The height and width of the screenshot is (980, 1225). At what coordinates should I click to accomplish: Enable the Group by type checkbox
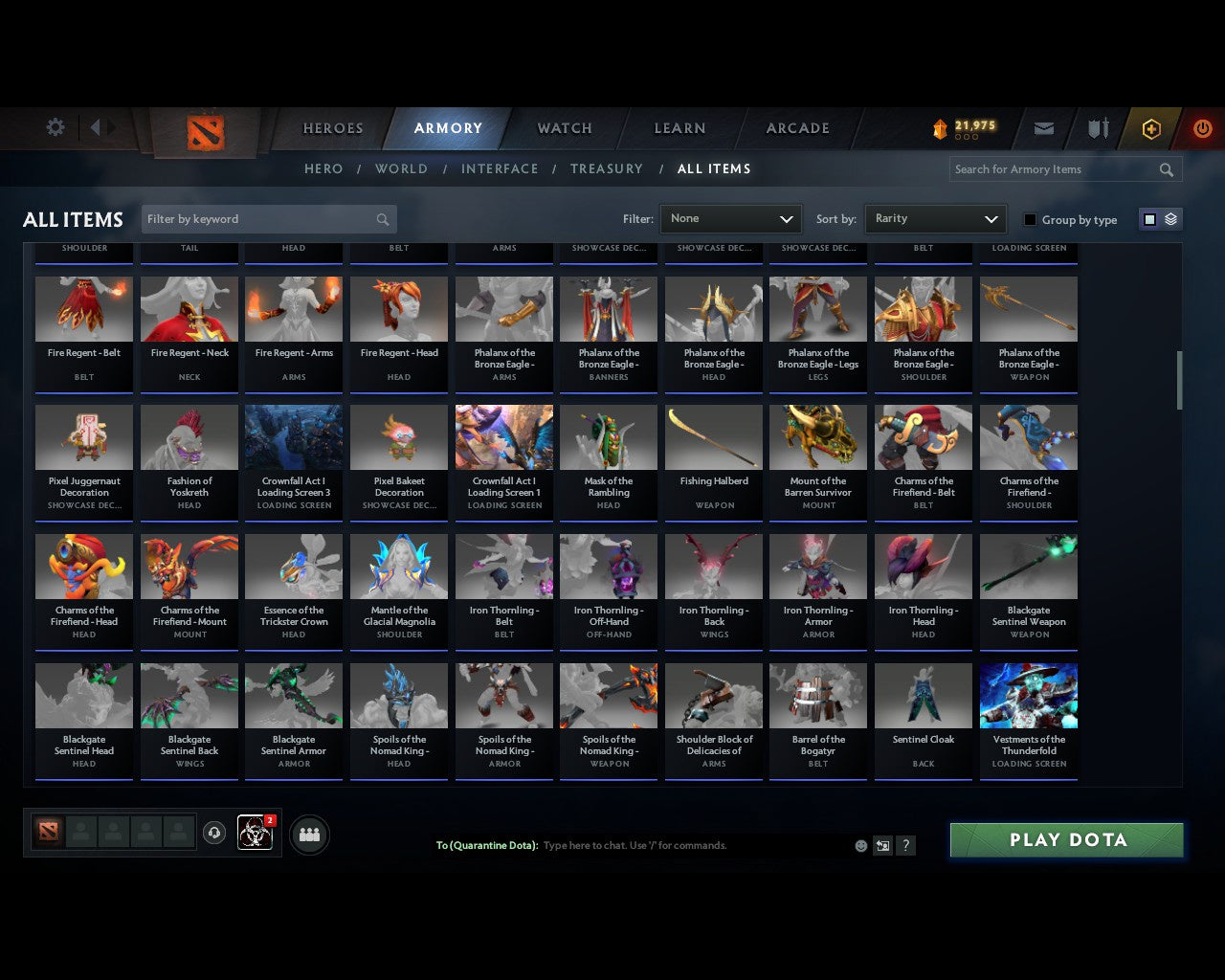[x=1029, y=219]
